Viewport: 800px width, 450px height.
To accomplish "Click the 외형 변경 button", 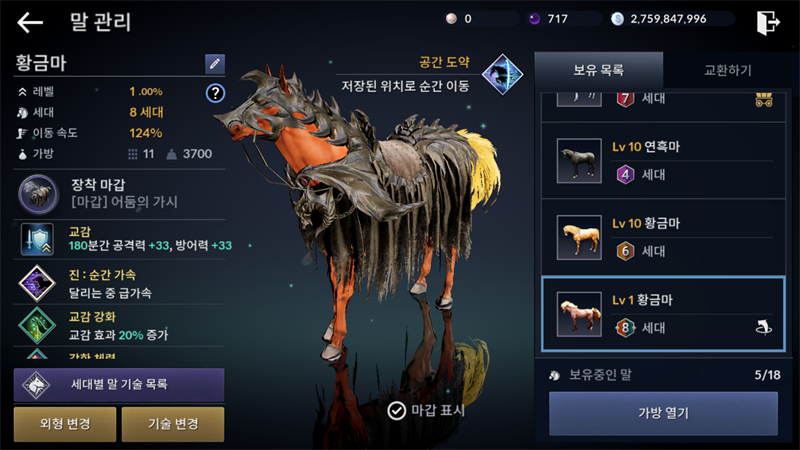I will point(66,424).
